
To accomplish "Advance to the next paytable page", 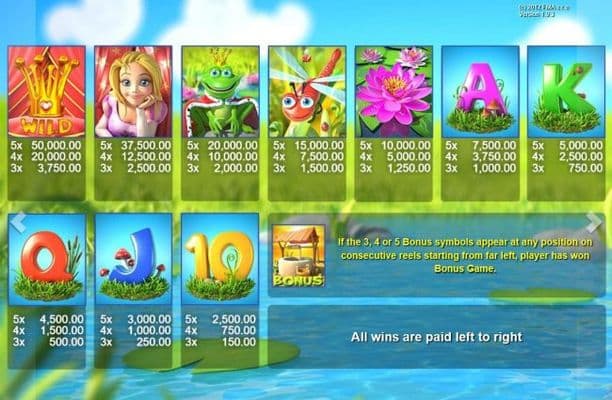I will [596, 222].
